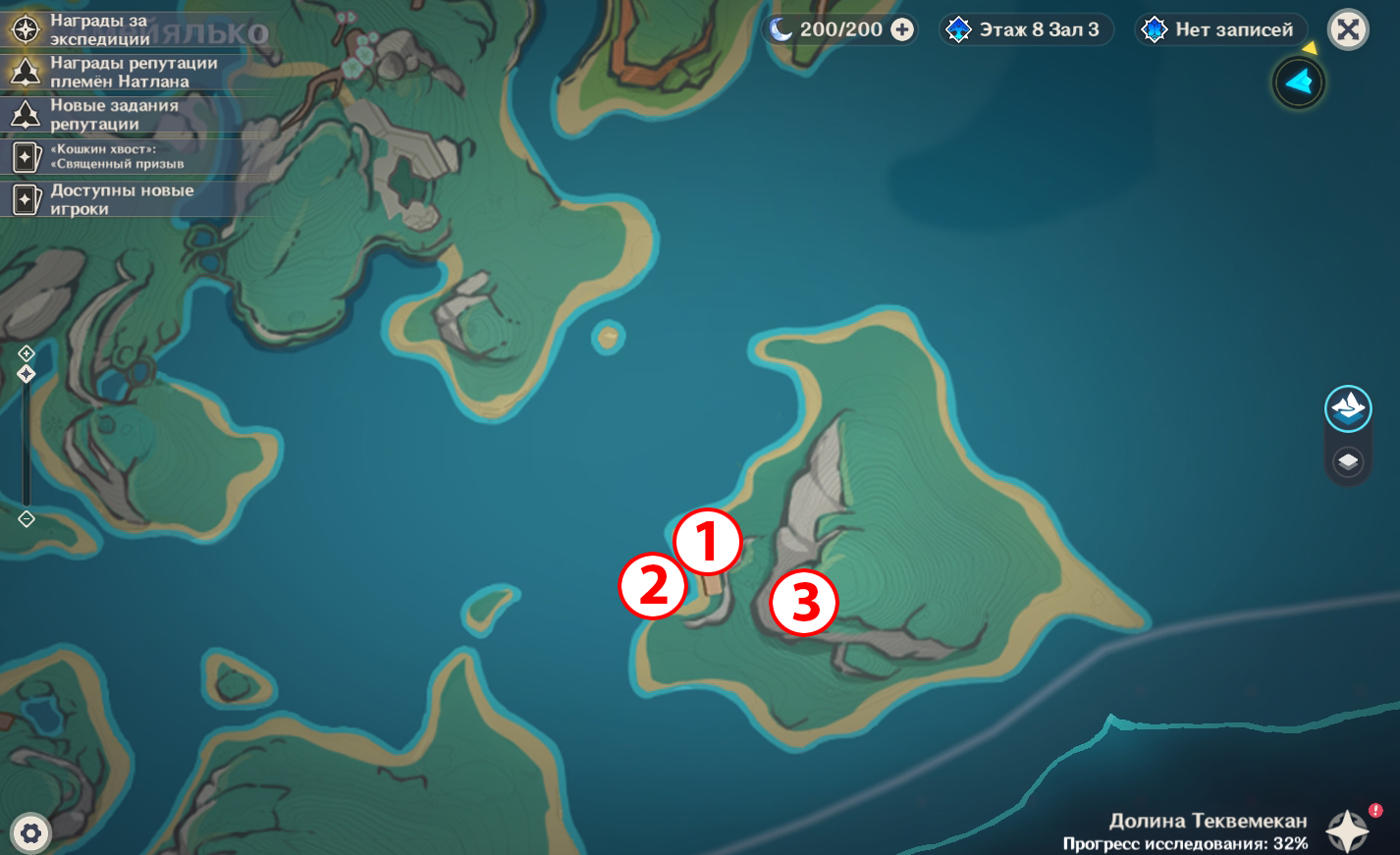Click the map zoom slider handle
The image size is (1400, 855).
[27, 374]
